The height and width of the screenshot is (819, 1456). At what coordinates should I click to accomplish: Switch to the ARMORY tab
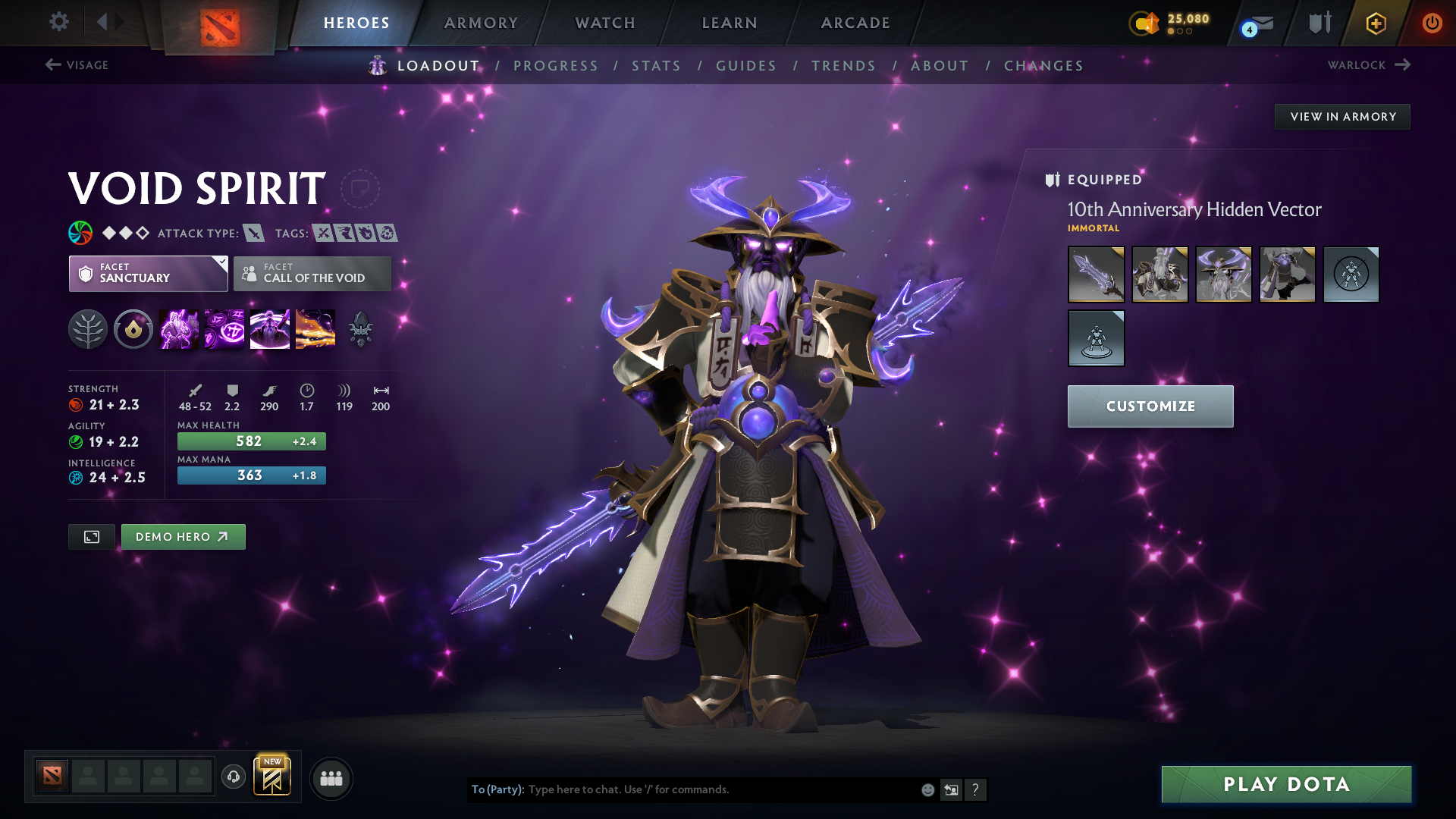[x=481, y=23]
